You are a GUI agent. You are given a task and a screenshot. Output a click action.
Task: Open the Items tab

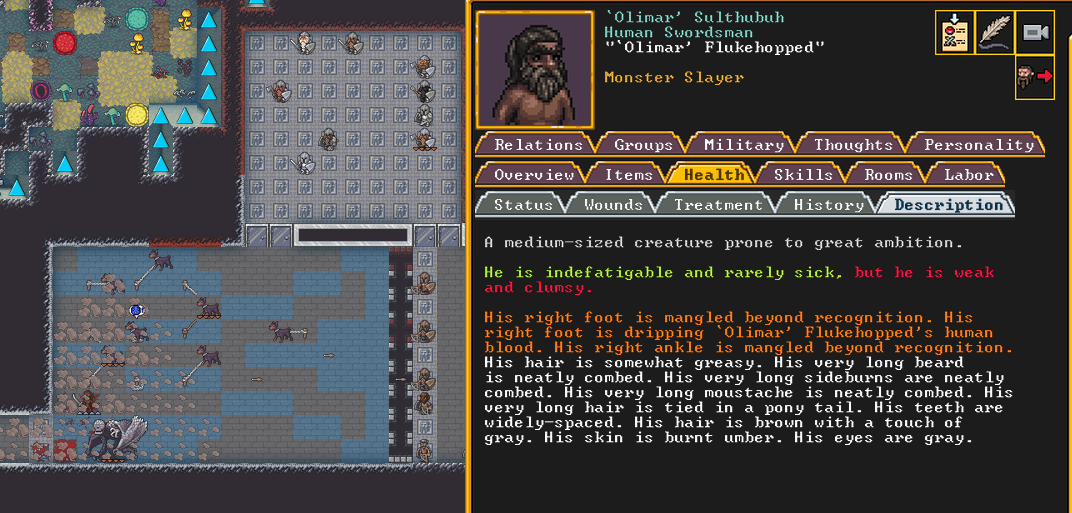pos(628,175)
